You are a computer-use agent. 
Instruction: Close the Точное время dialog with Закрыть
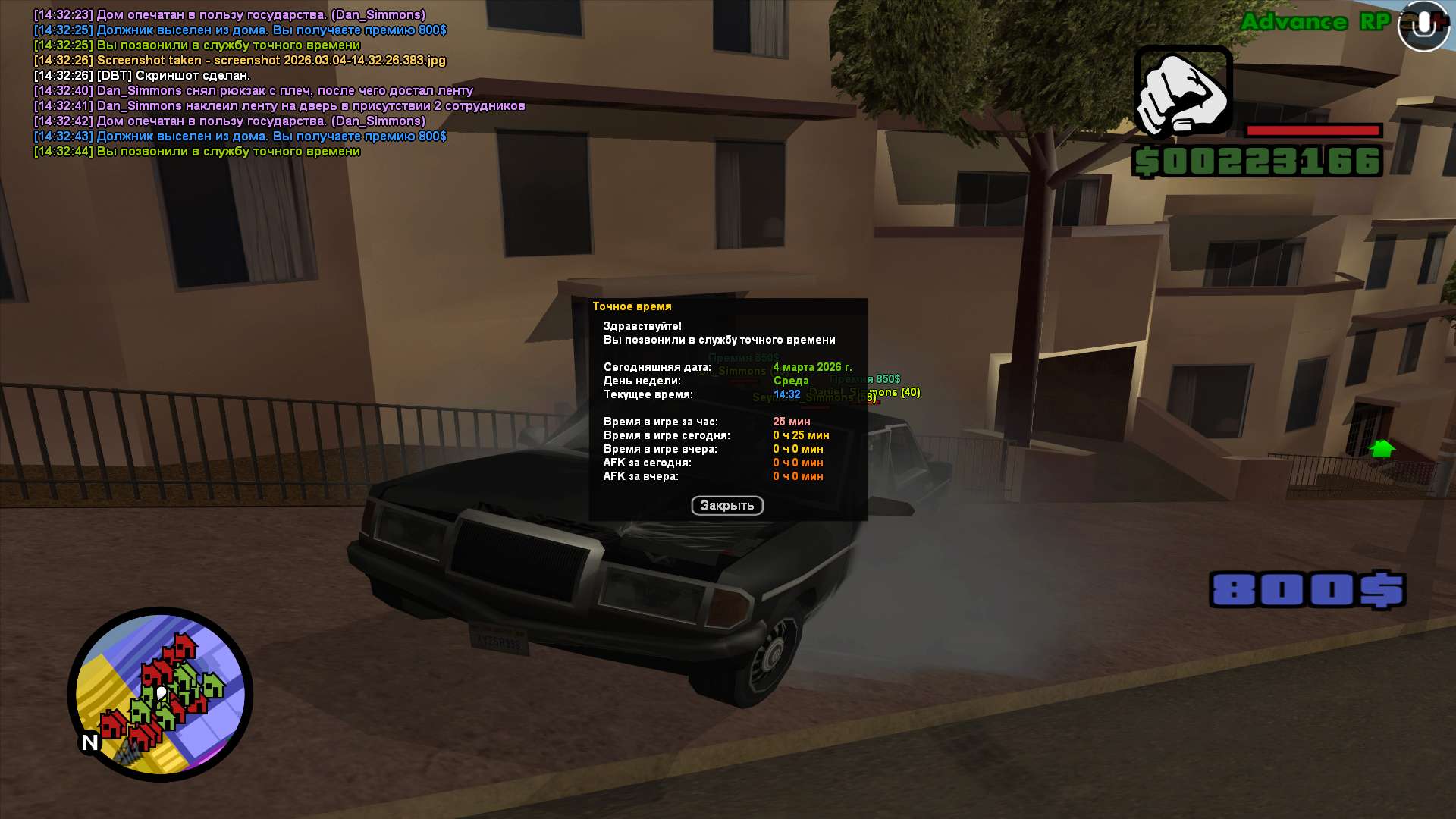(x=726, y=506)
